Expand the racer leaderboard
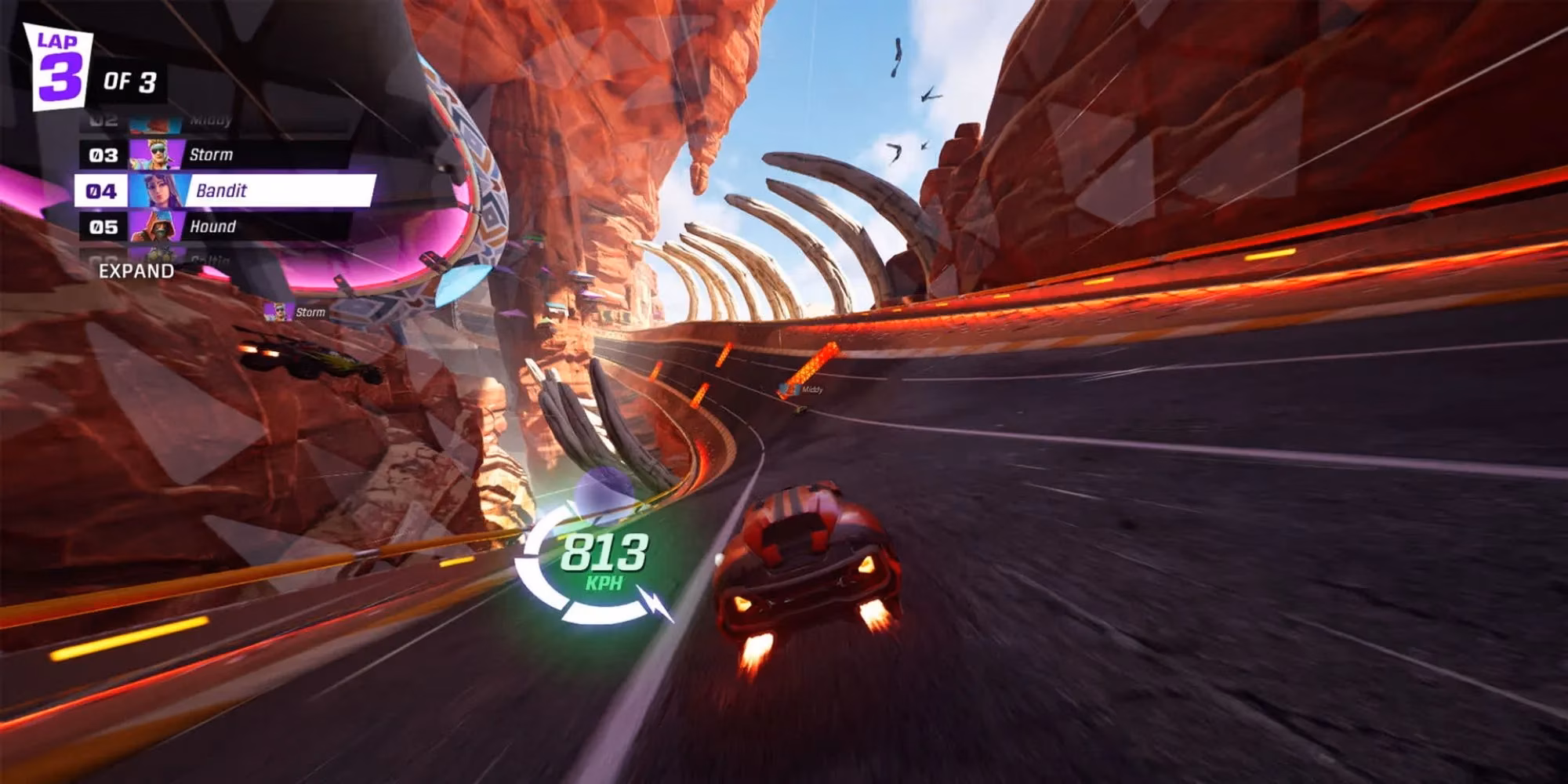Screen dimensions: 1568x784 pyautogui.click(x=136, y=271)
